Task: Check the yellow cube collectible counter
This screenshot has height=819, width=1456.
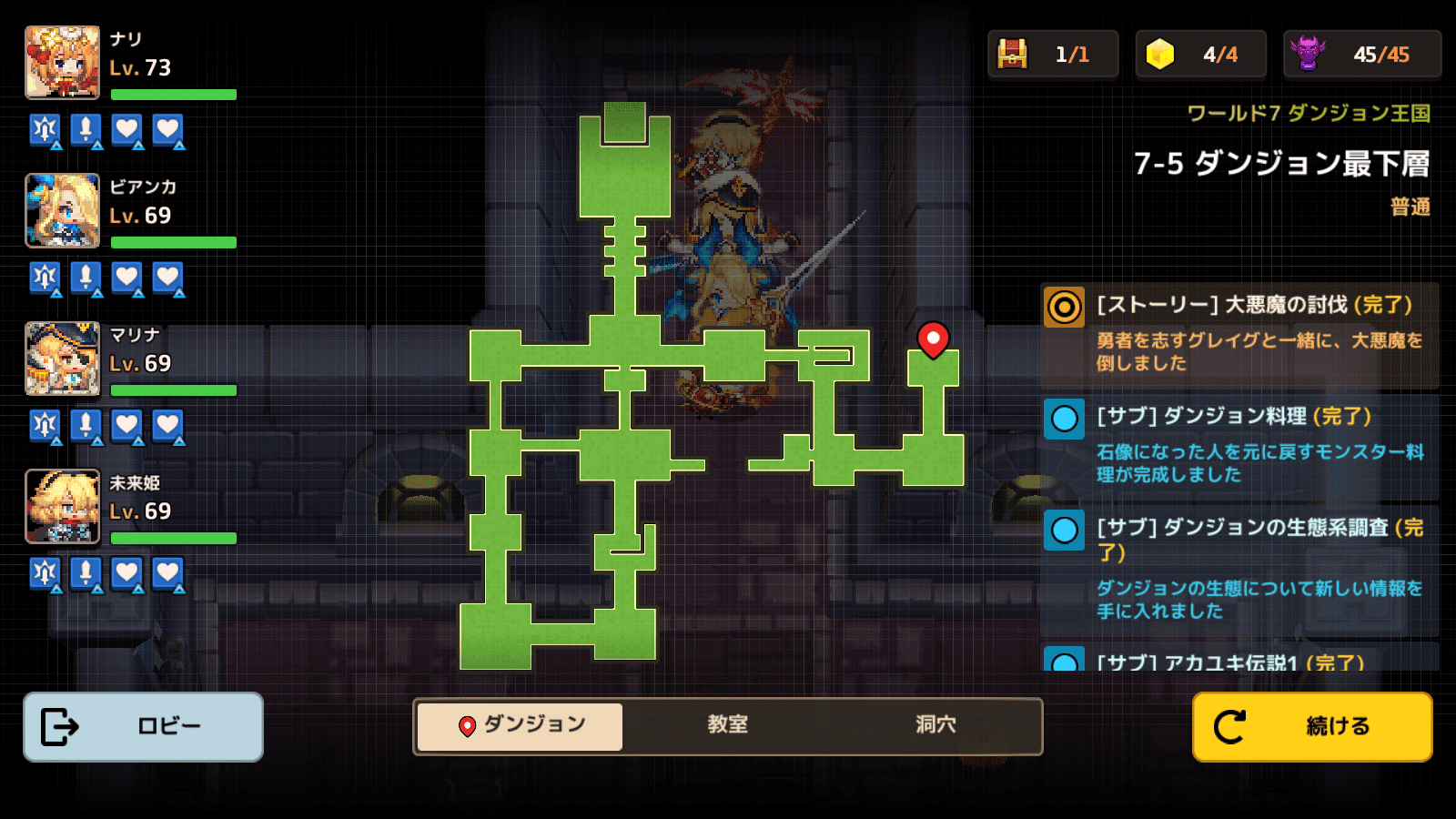Action: tap(1159, 54)
